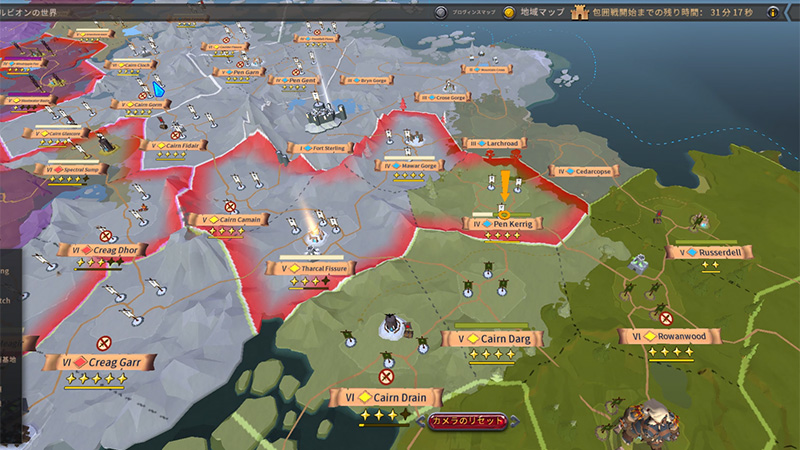This screenshot has height=450, width=800.
Task: Choose the Cairn Camain zone label
Action: click(x=231, y=219)
